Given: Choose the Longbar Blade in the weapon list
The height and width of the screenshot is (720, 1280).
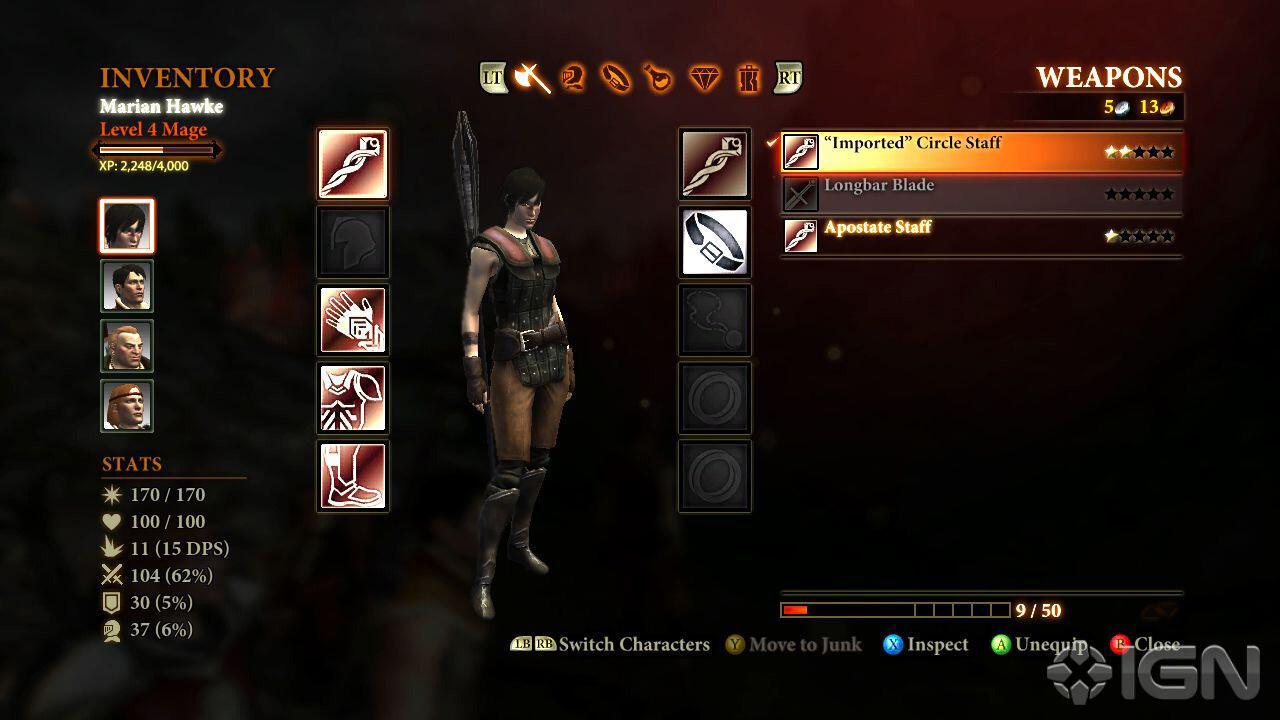Looking at the screenshot, I should pos(980,194).
